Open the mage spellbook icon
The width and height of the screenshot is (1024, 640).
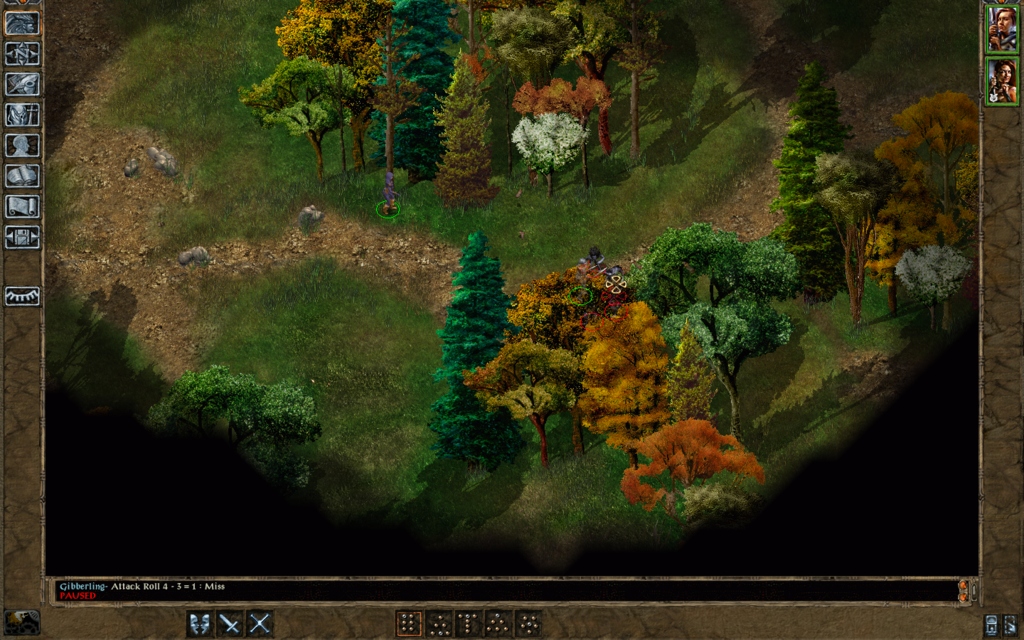click(22, 176)
